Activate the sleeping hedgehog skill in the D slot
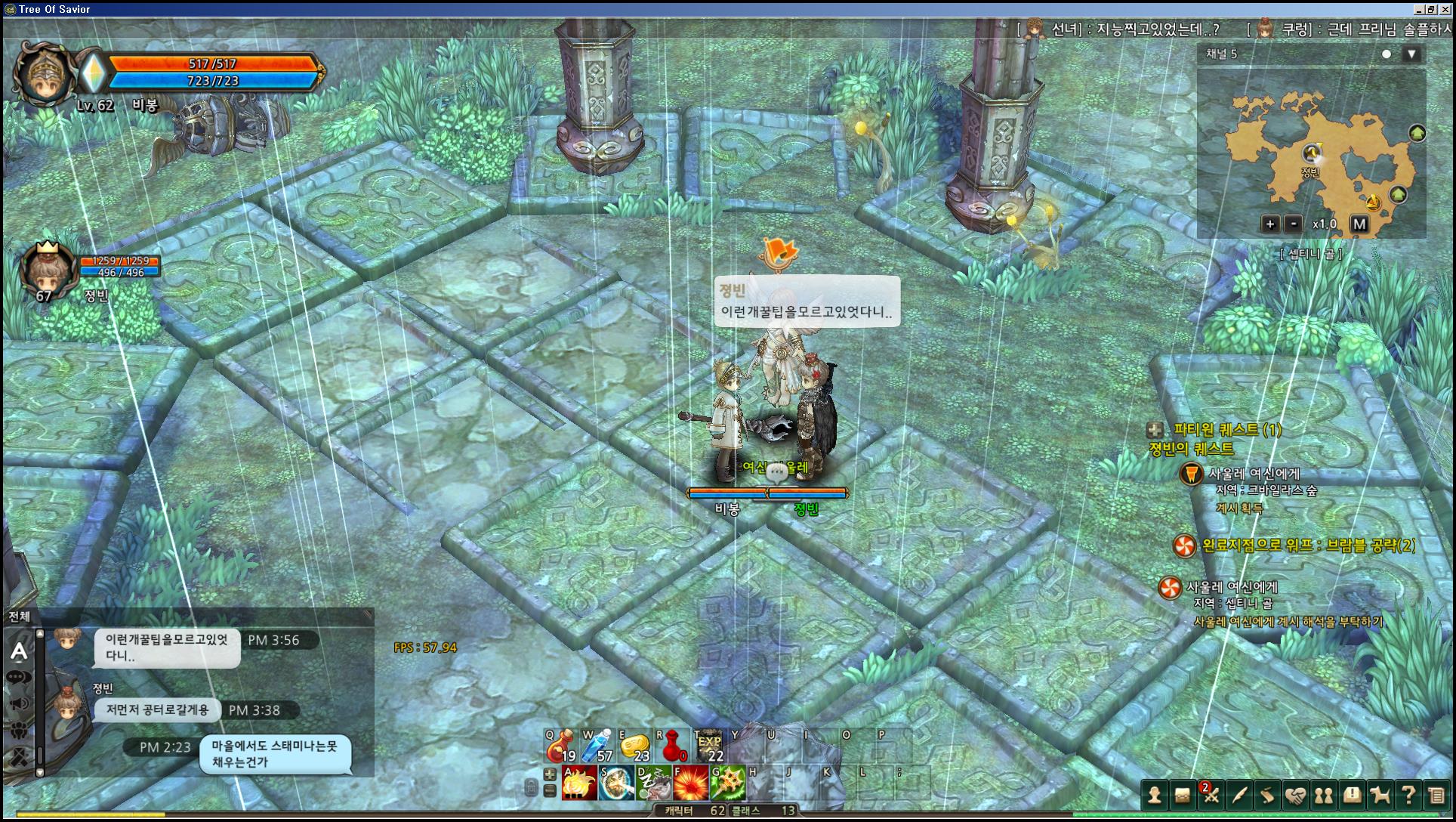1456x822 pixels. click(653, 783)
